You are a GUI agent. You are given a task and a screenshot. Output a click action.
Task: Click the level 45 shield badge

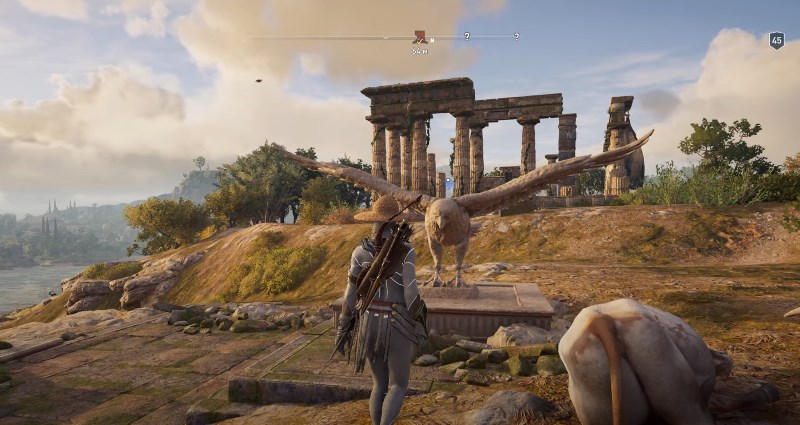pos(776,40)
